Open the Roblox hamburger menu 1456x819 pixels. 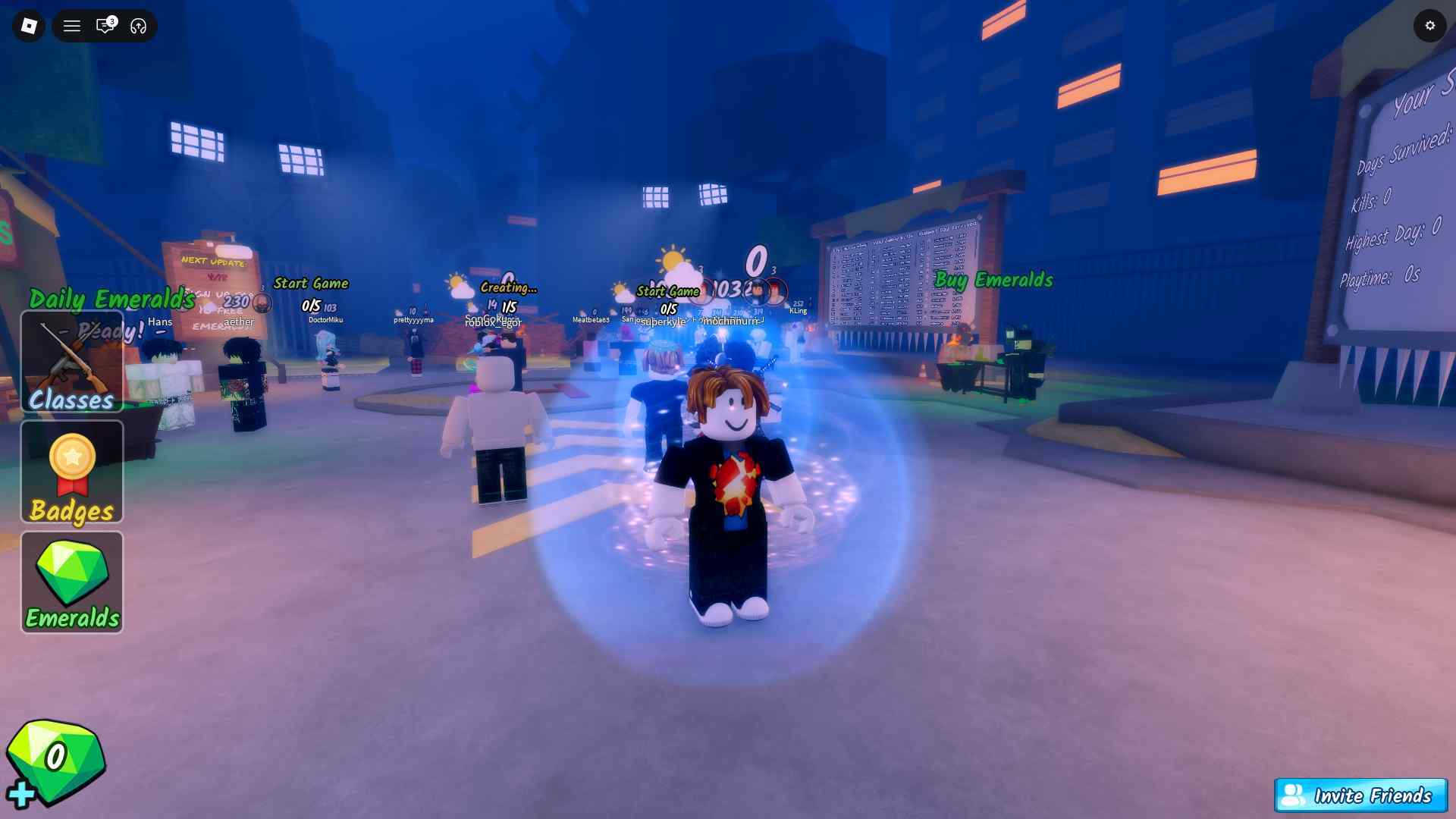tap(72, 25)
